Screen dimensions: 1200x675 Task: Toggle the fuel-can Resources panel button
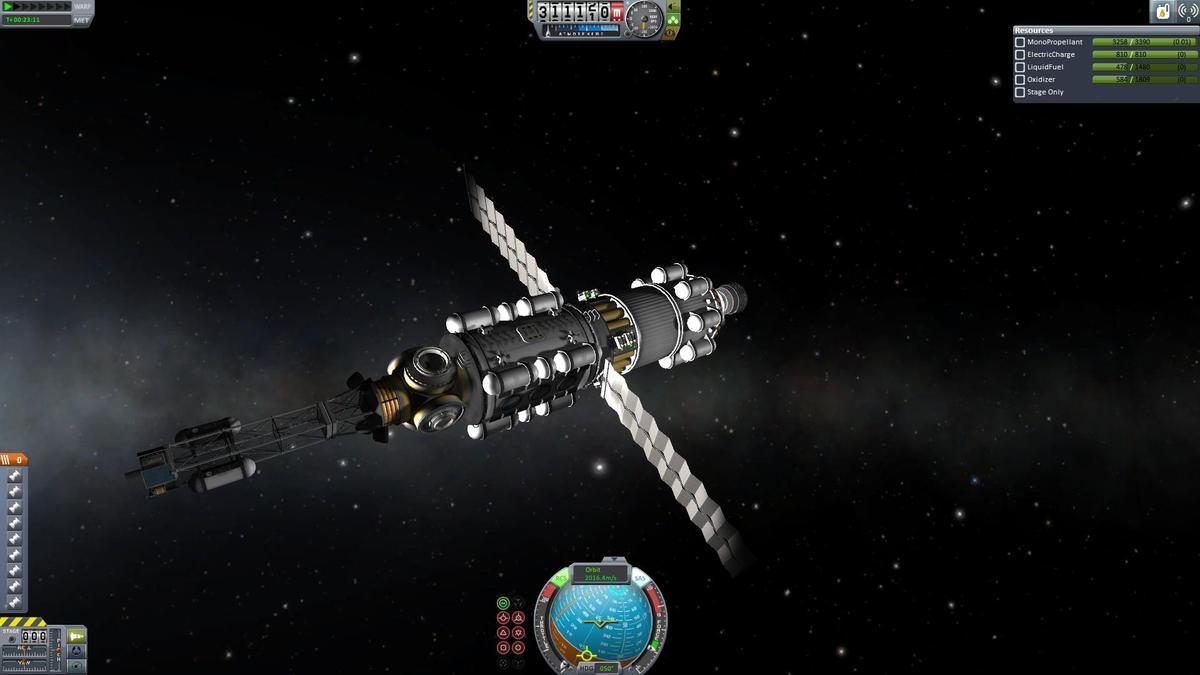coord(1163,11)
